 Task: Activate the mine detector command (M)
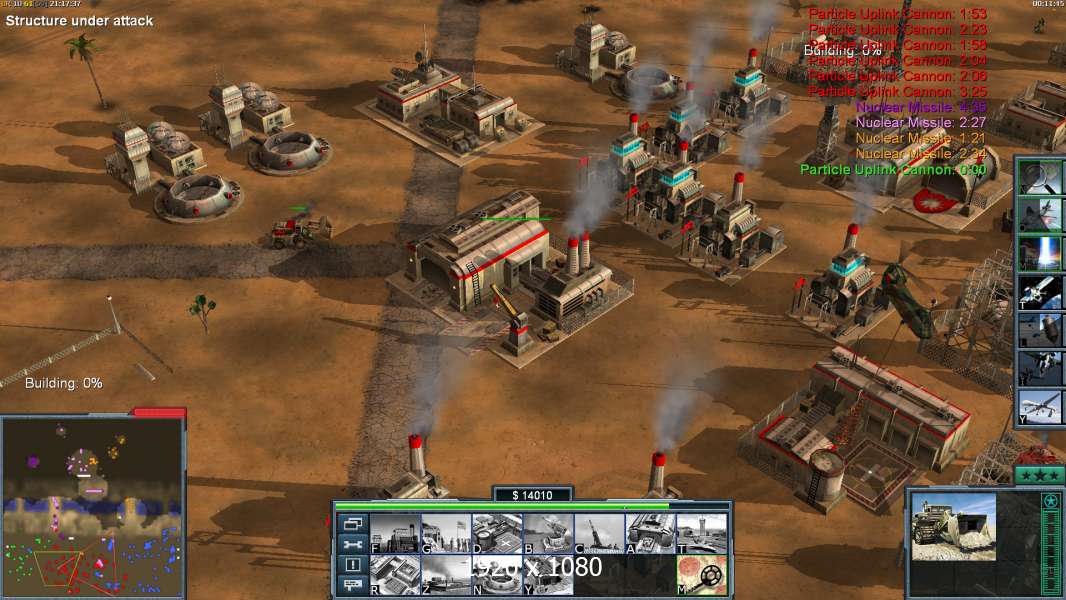coord(701,575)
